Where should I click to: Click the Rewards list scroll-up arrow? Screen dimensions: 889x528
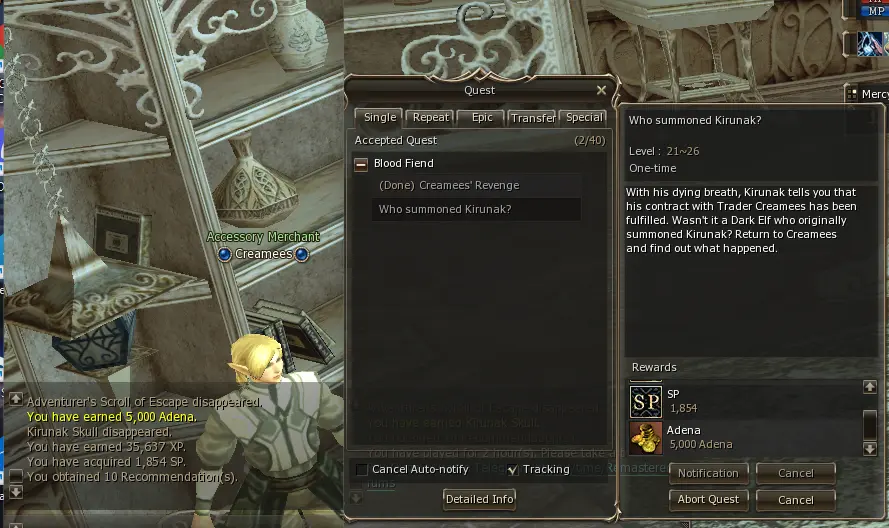870,387
